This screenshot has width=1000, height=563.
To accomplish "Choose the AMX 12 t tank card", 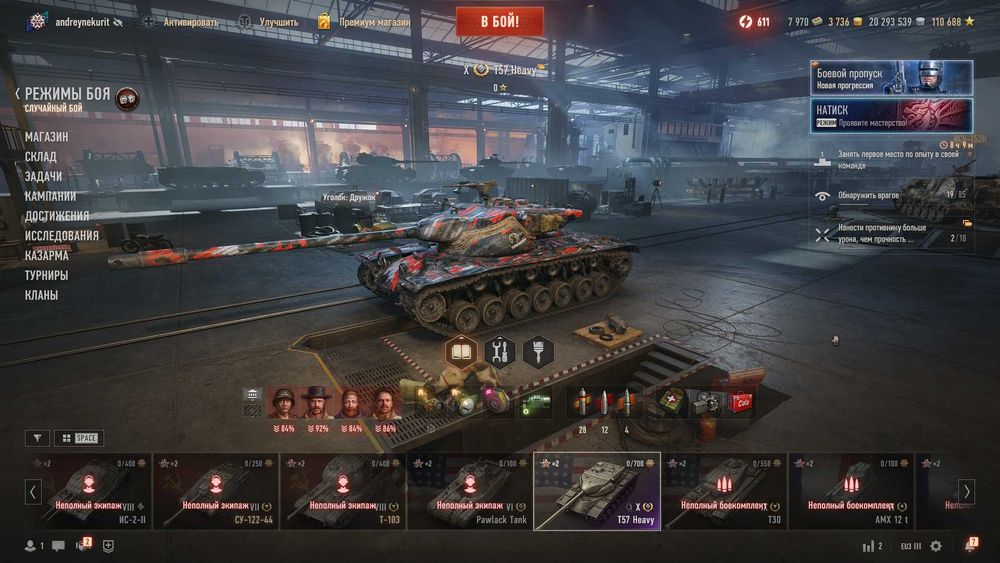I will [850, 490].
